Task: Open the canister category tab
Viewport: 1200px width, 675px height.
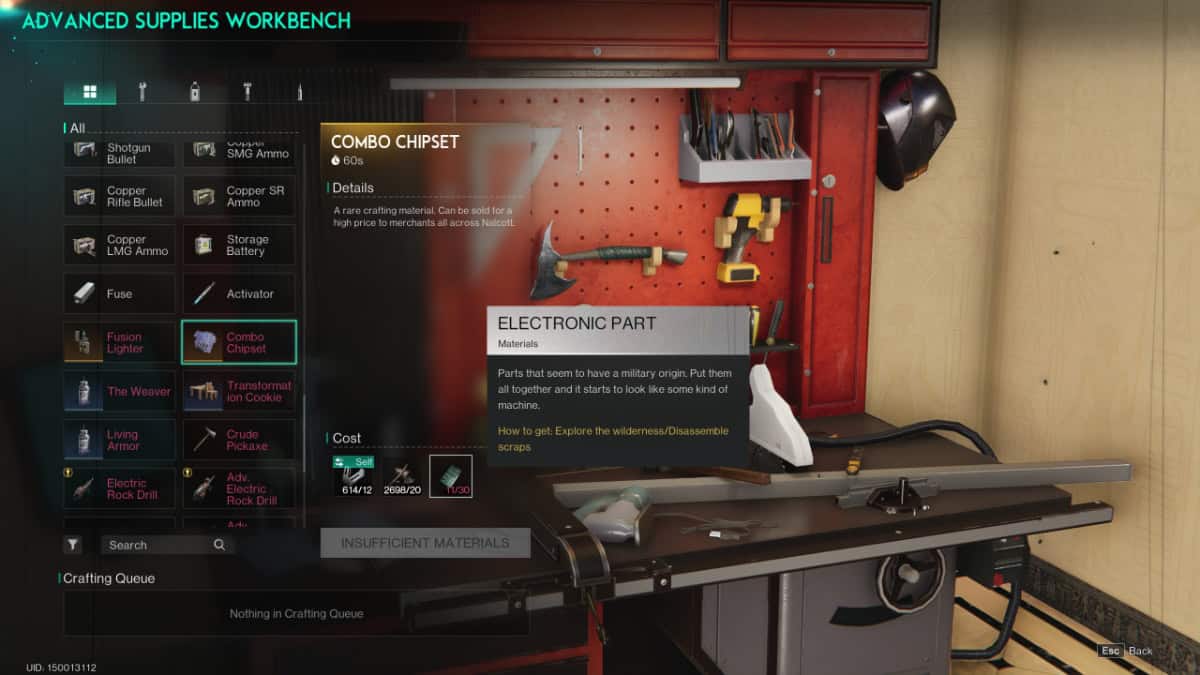Action: pyautogui.click(x=195, y=92)
